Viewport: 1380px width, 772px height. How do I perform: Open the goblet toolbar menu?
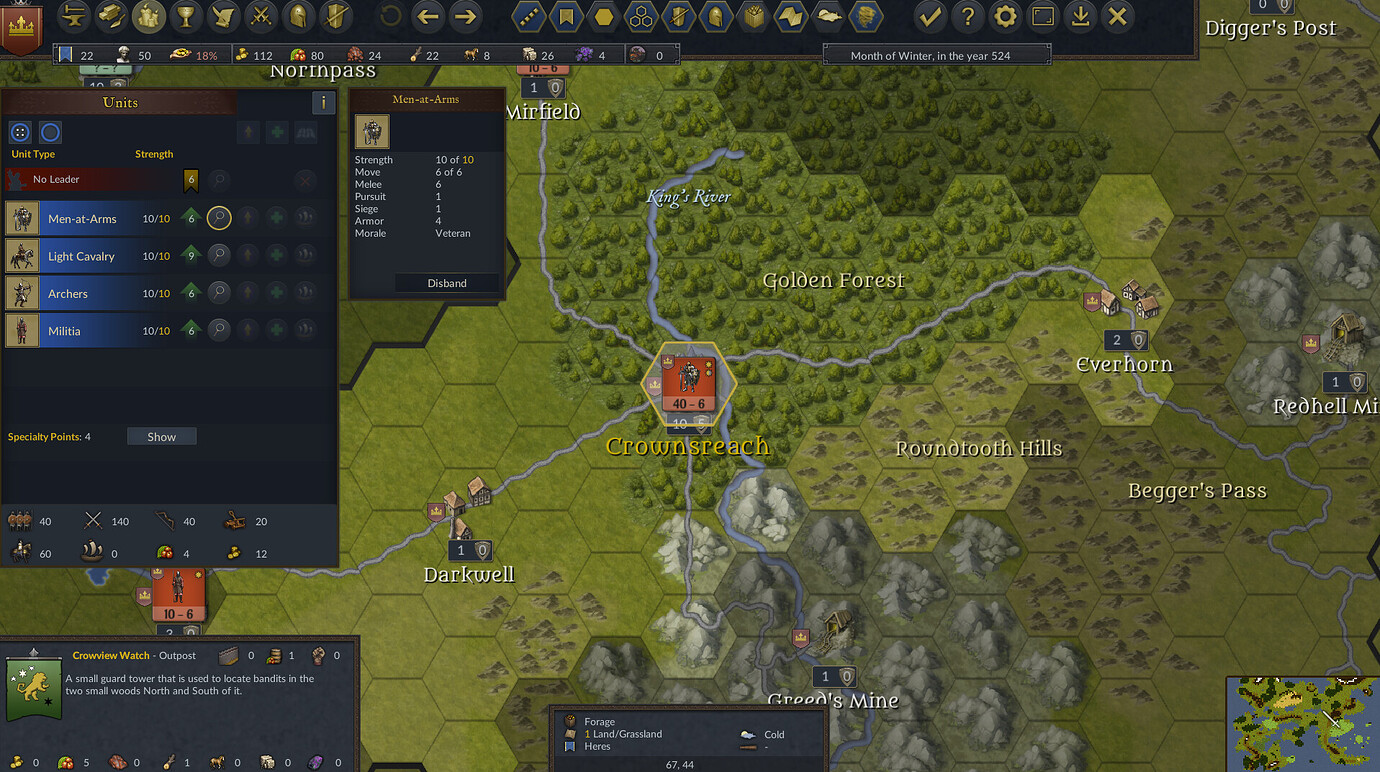[x=185, y=16]
